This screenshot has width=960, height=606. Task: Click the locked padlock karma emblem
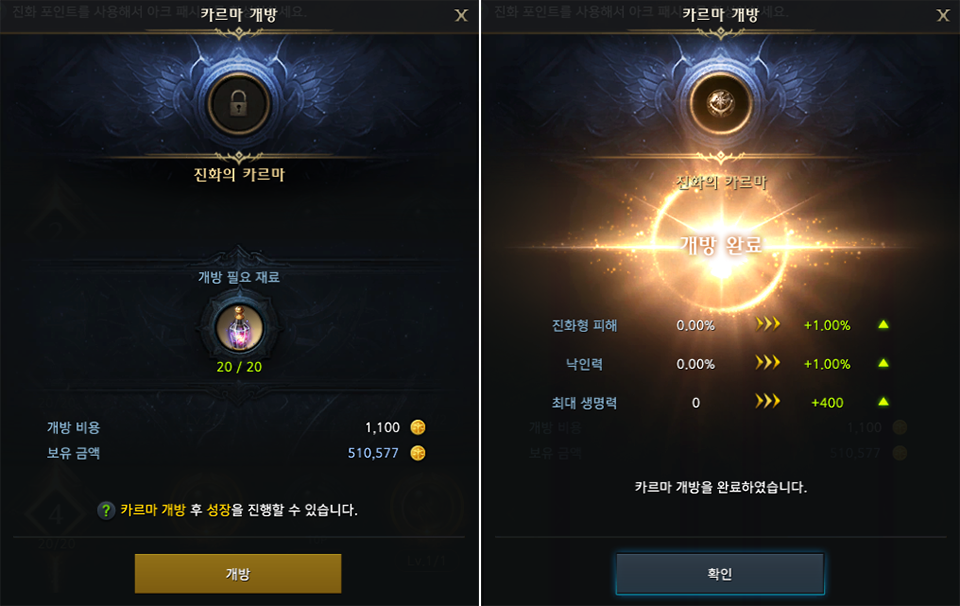(x=238, y=104)
